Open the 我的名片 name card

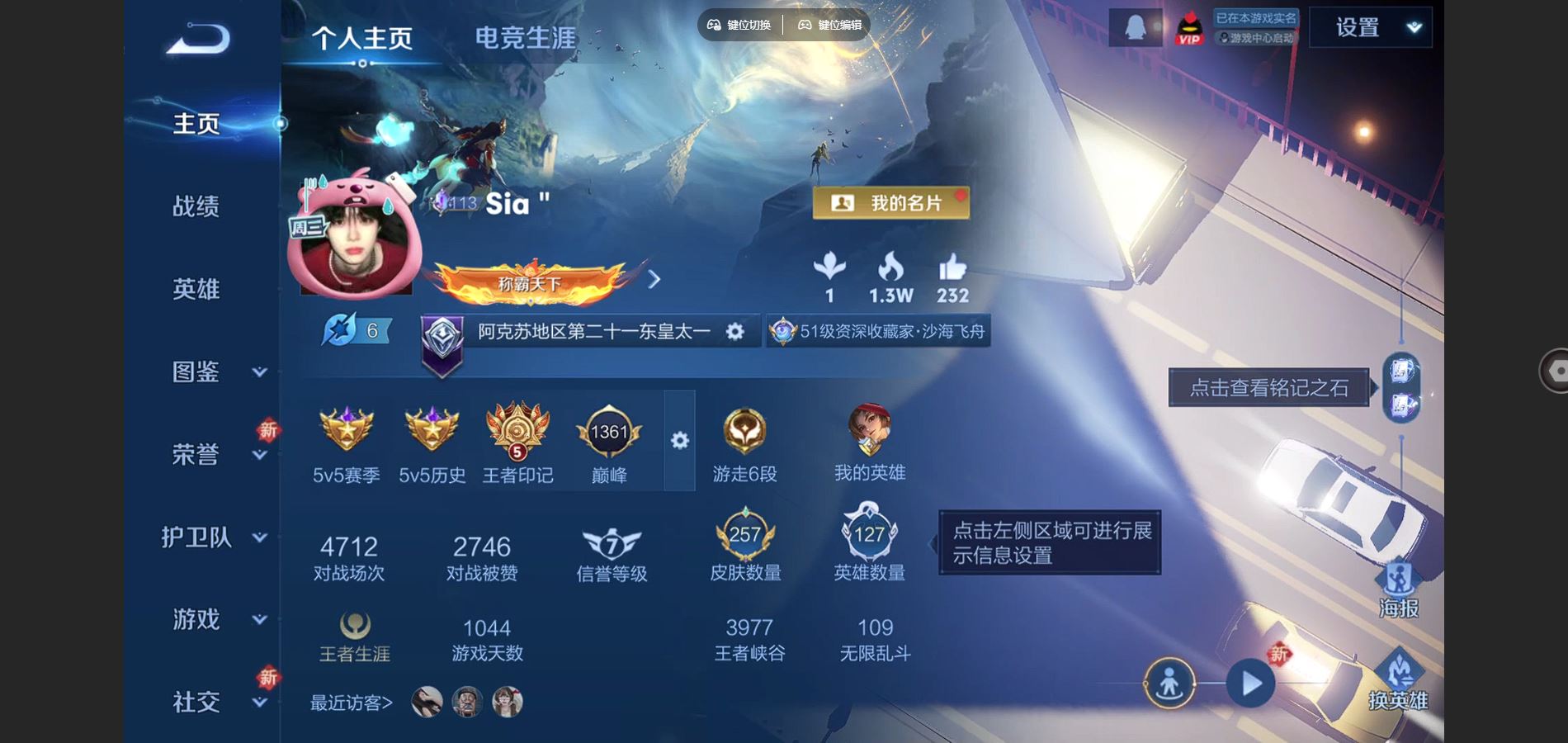890,202
